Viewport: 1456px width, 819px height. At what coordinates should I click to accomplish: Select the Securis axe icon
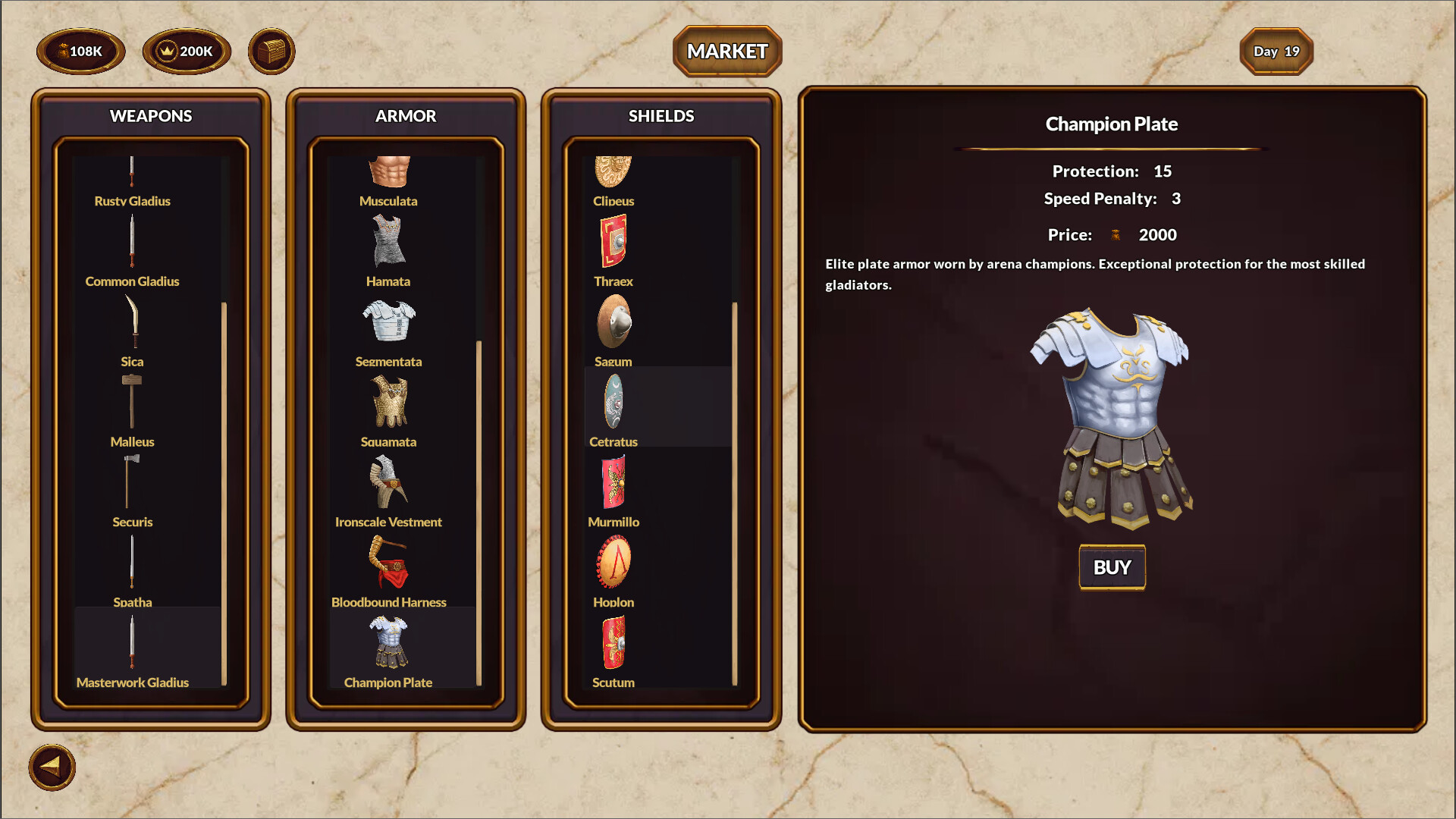pyautogui.click(x=132, y=483)
